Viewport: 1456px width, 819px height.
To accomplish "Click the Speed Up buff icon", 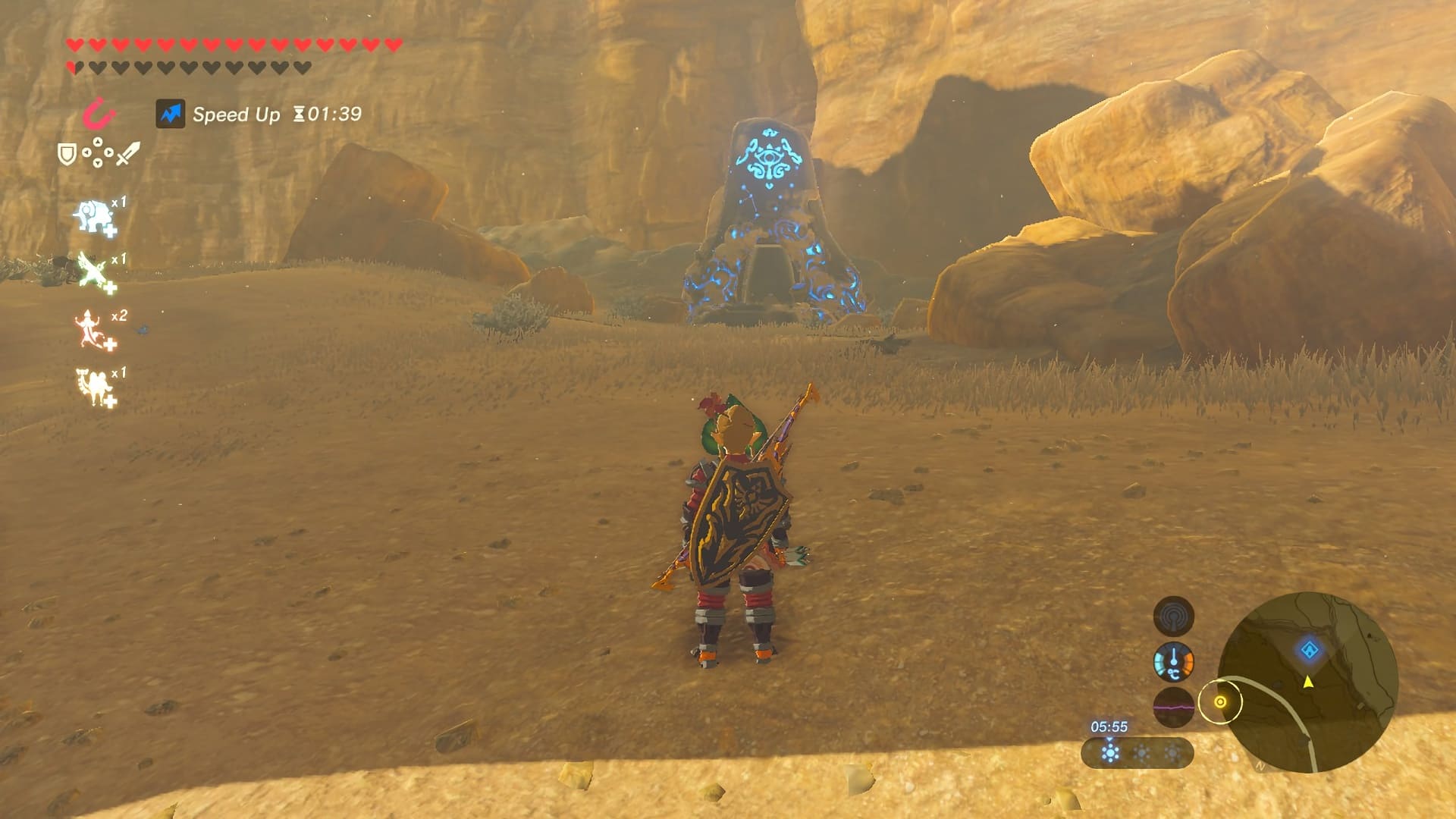I will [x=171, y=115].
